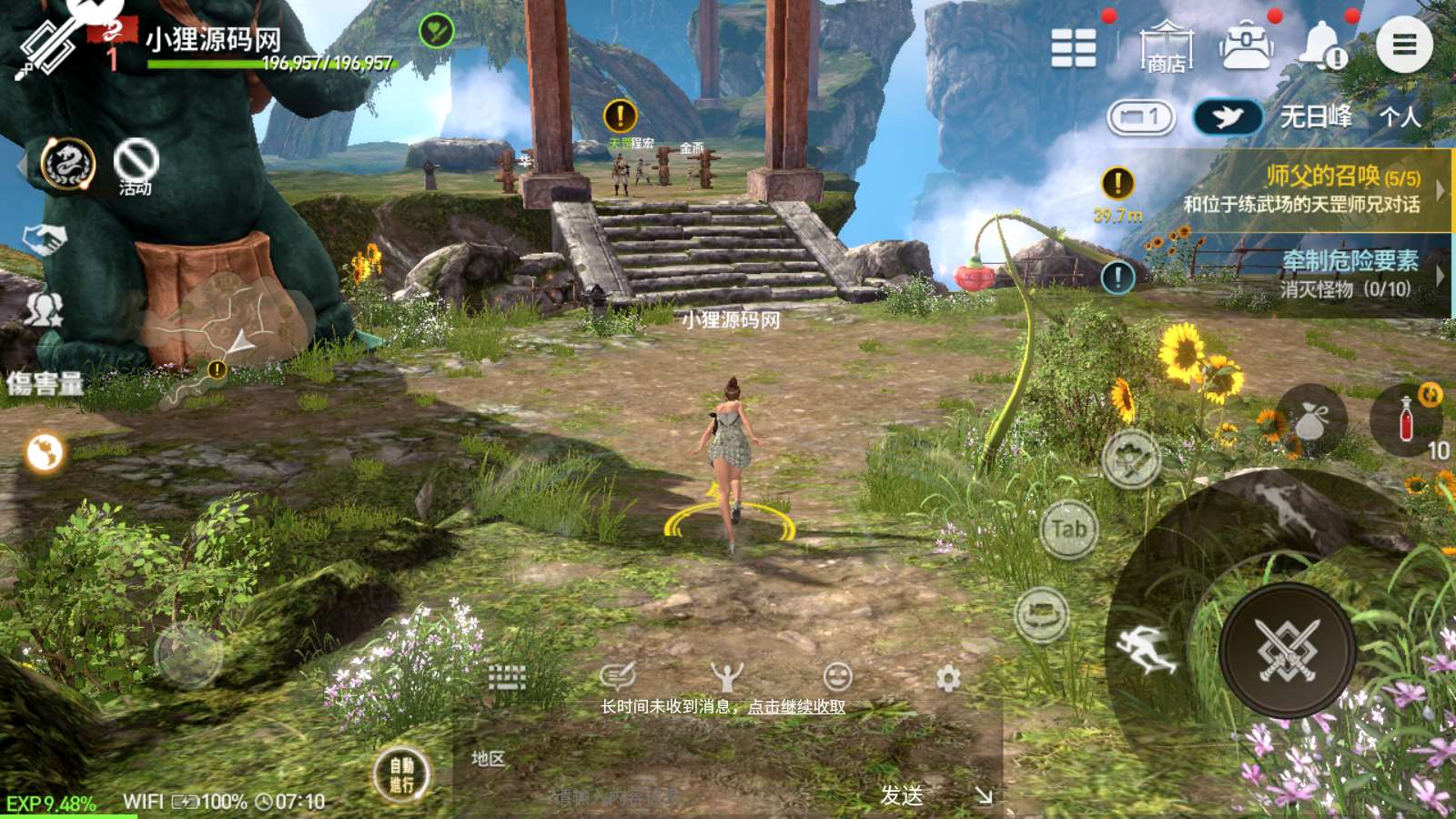Open the chat settings gear

pos(948,678)
